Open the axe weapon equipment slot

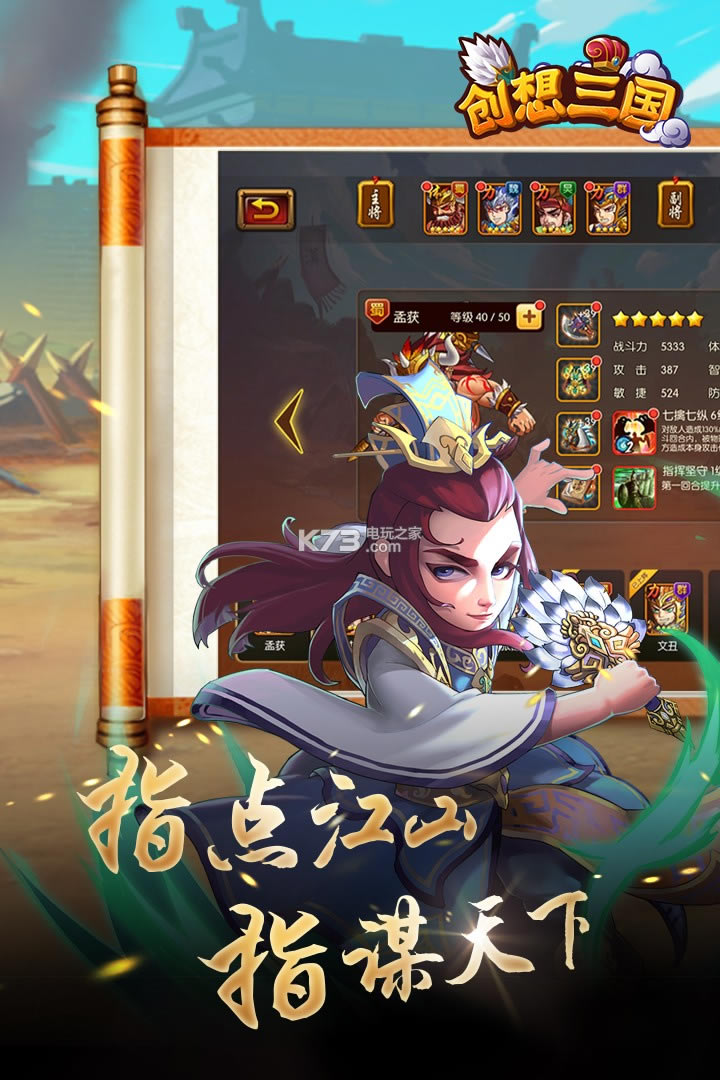578,323
